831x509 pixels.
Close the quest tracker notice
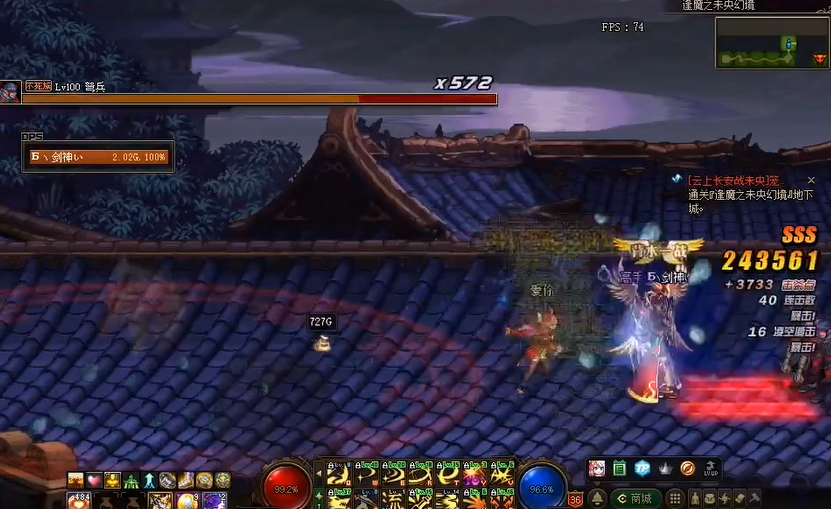click(811, 180)
